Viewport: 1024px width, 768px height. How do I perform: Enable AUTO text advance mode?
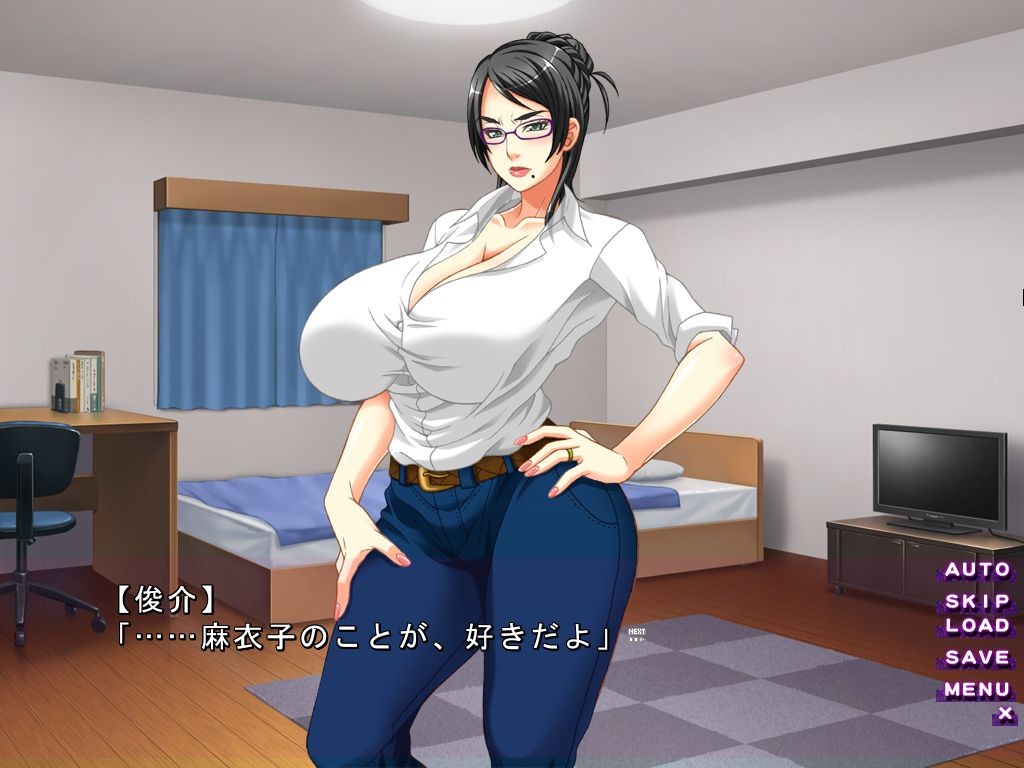[x=977, y=570]
